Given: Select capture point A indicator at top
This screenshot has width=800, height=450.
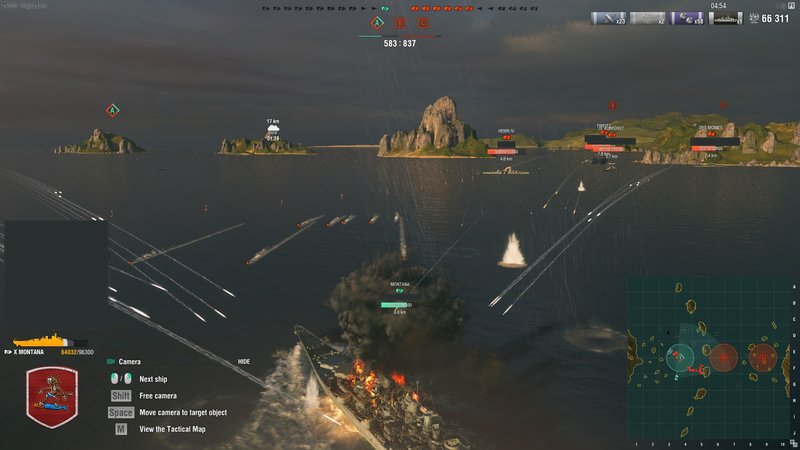Looking at the screenshot, I should tap(377, 22).
